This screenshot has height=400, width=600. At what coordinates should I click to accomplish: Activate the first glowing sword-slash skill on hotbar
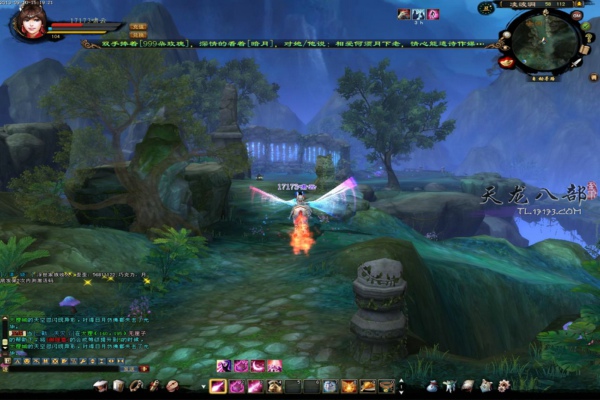pos(218,386)
